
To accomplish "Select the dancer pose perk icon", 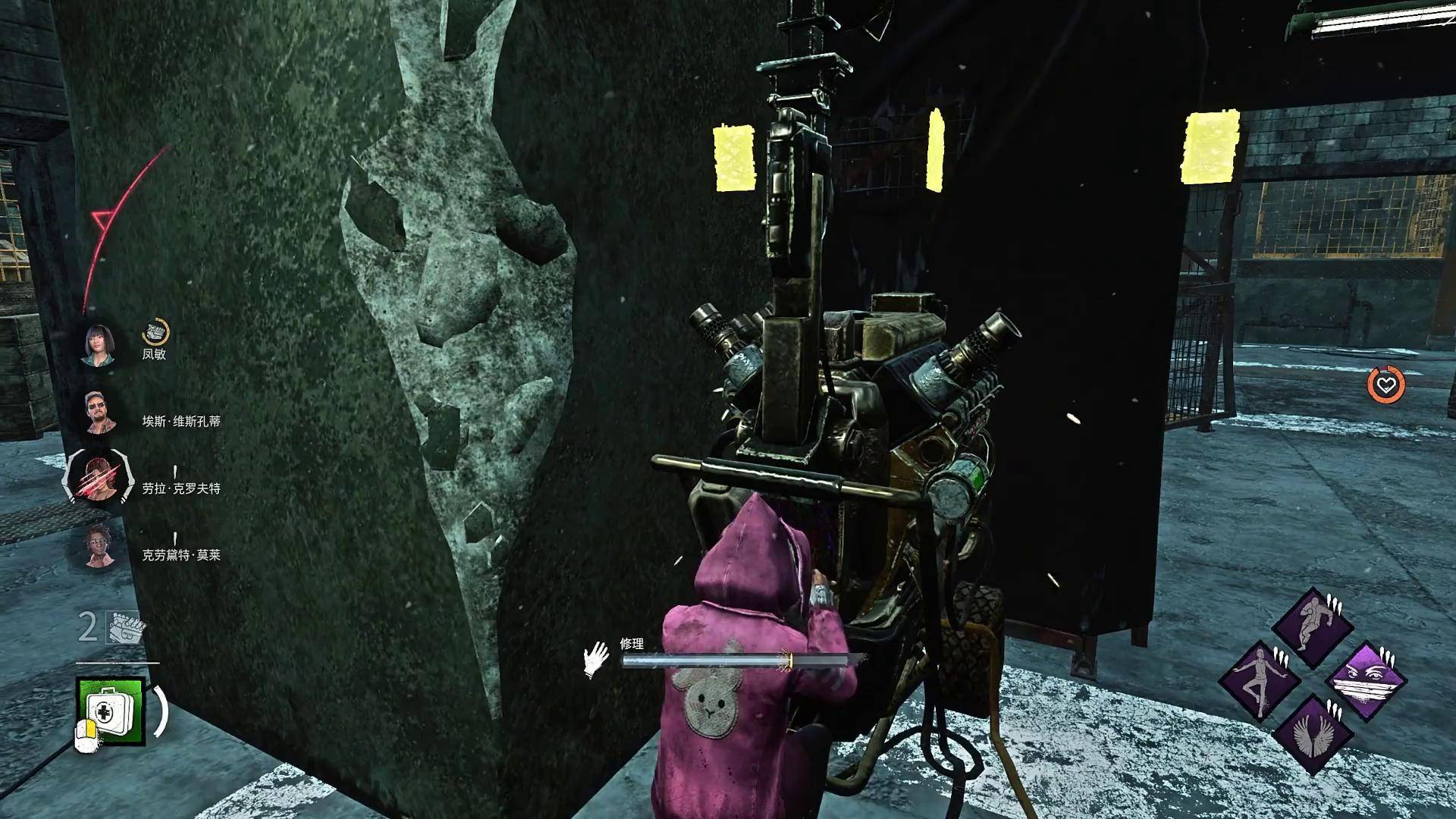I will (x=1260, y=680).
